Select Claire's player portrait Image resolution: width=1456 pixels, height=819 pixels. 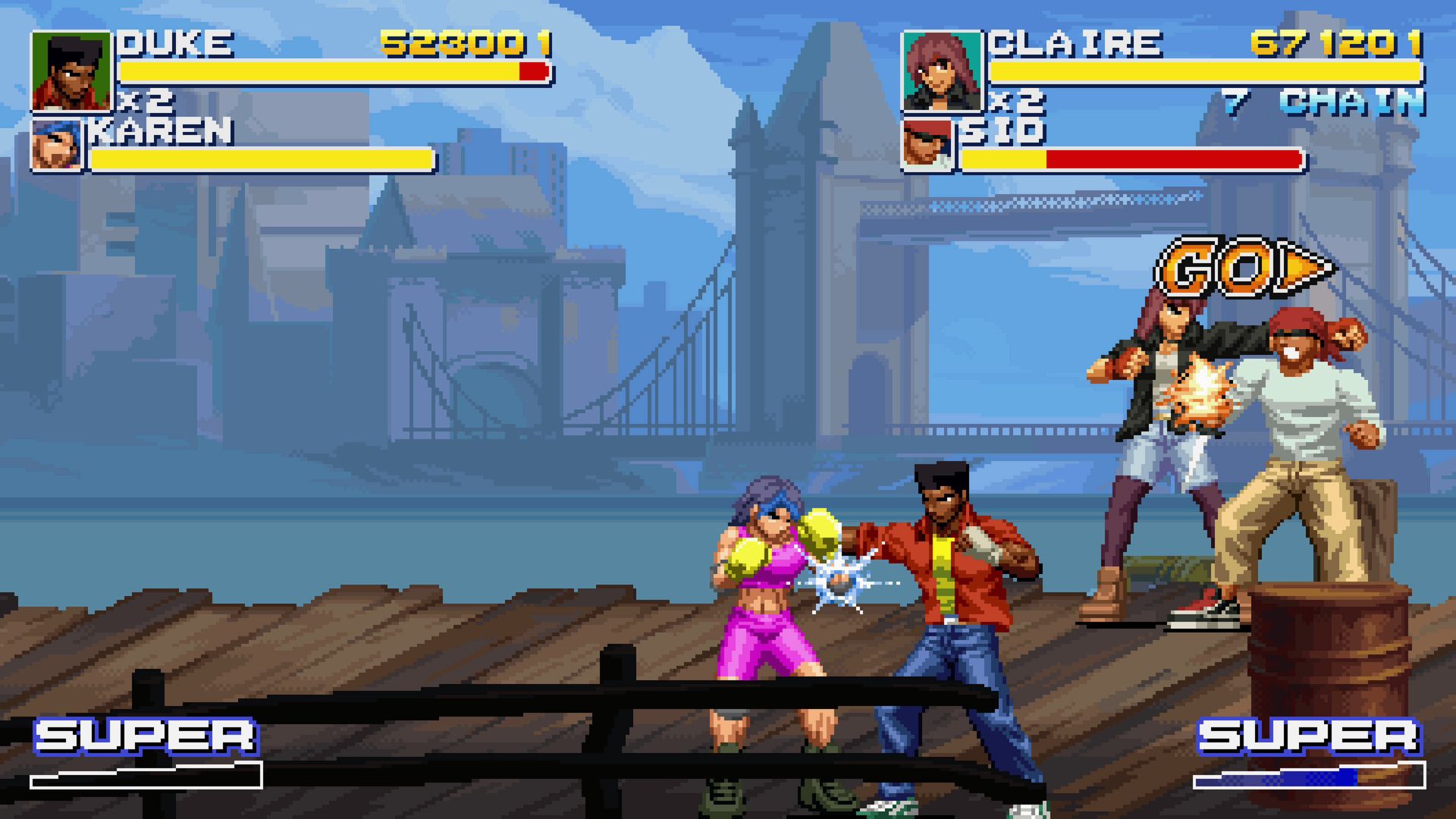[x=941, y=72]
